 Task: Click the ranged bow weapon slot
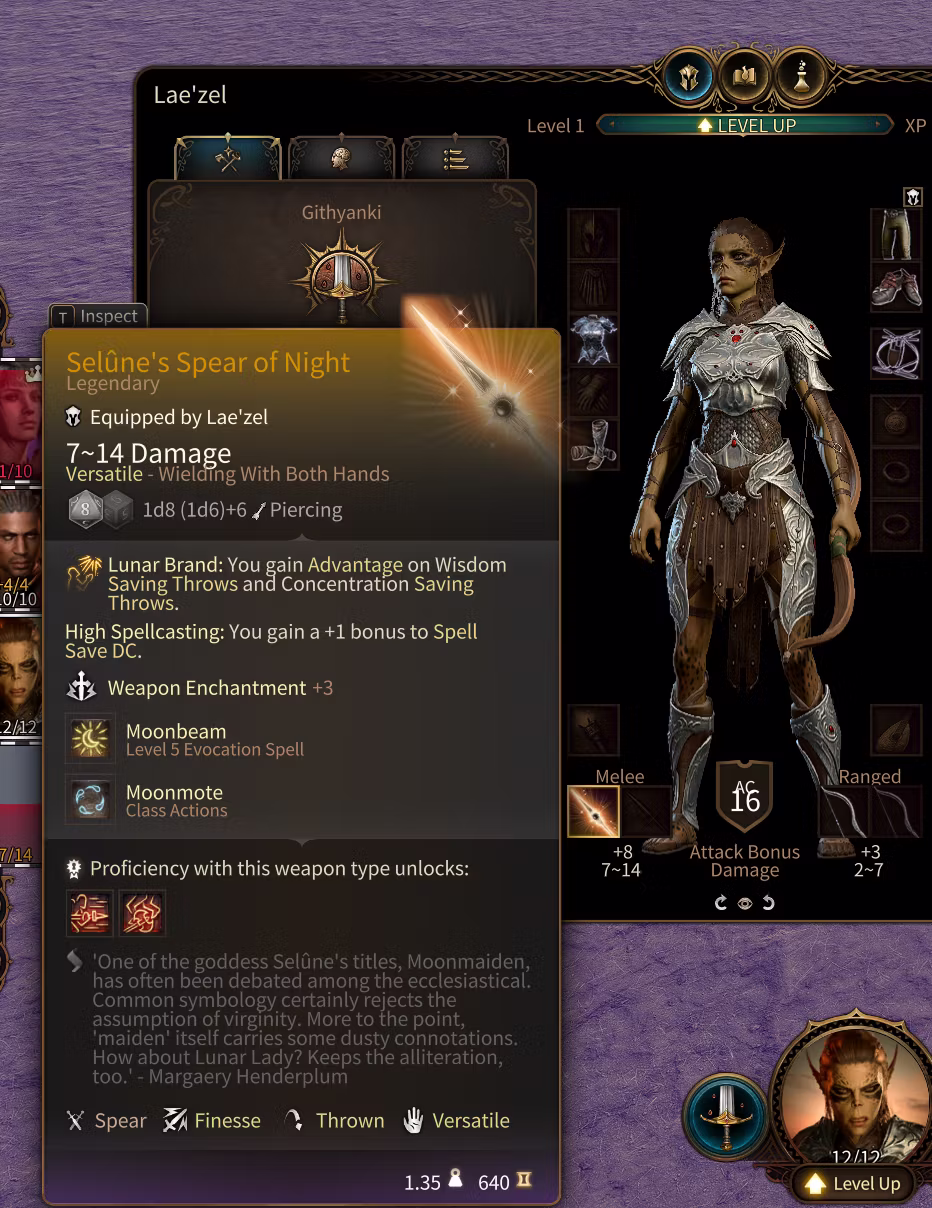click(844, 811)
